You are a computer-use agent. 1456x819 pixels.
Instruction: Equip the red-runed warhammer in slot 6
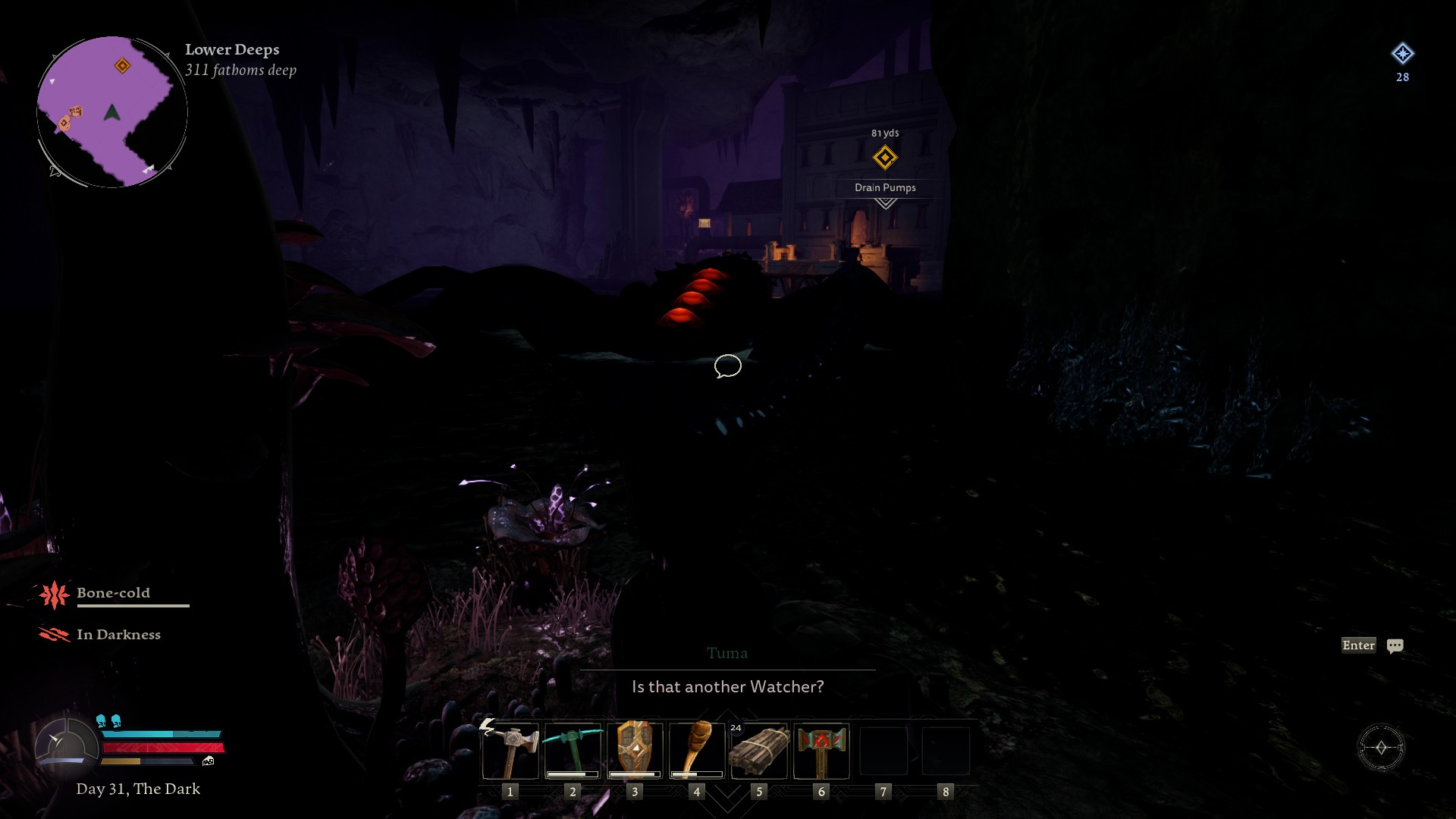click(x=821, y=751)
